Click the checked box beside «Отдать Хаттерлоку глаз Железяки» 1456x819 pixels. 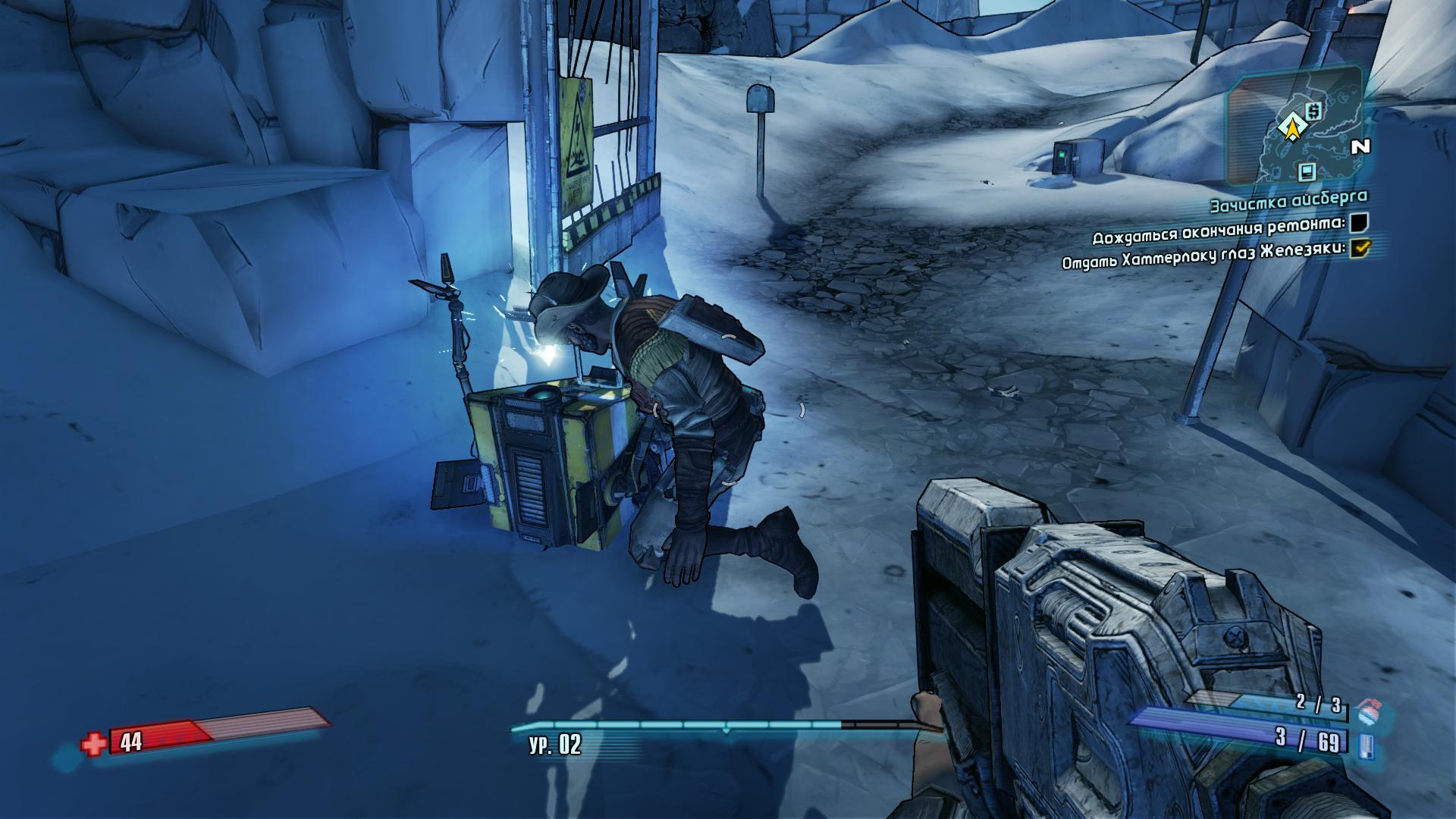click(1361, 247)
